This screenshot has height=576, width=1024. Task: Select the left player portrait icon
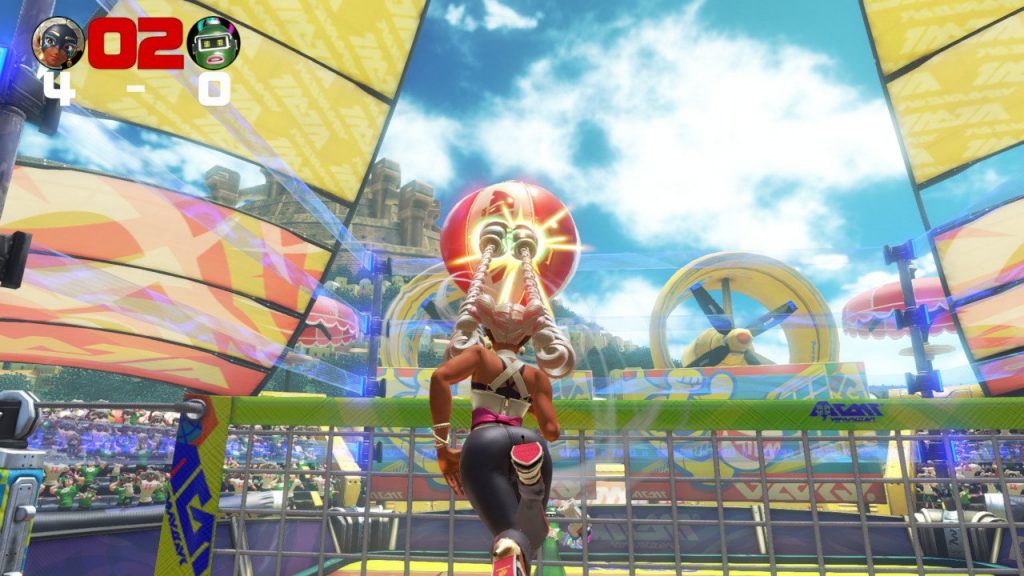point(58,42)
